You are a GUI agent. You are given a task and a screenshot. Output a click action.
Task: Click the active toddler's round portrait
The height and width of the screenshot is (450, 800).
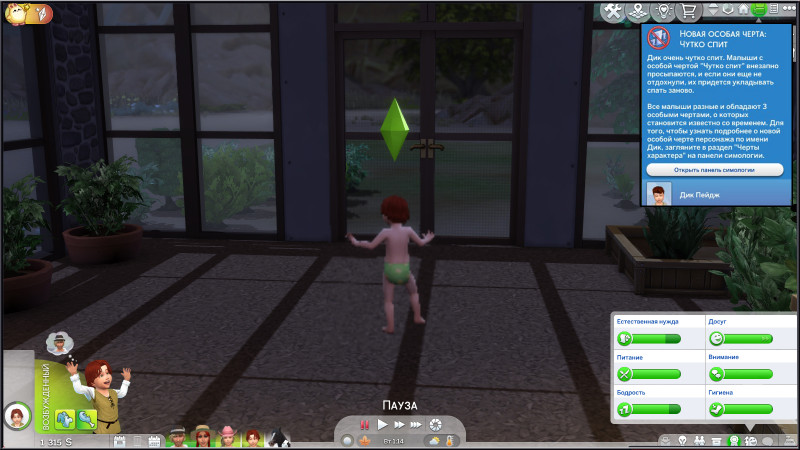17,415
